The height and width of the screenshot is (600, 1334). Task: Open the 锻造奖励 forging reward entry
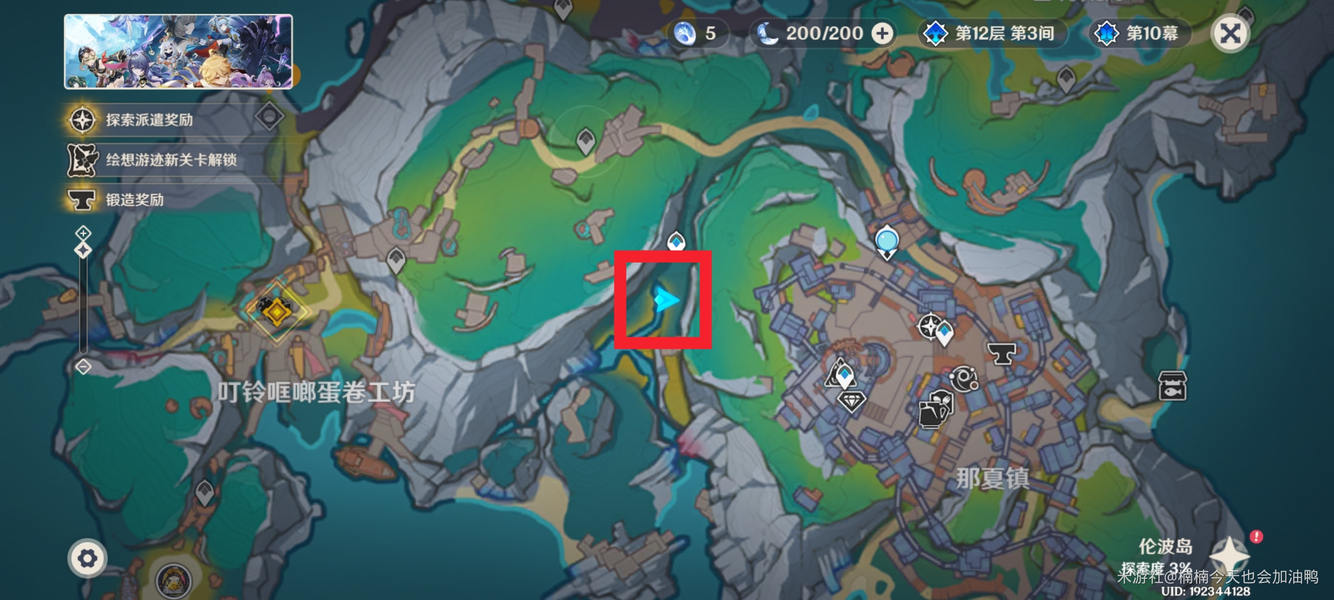coord(134,199)
